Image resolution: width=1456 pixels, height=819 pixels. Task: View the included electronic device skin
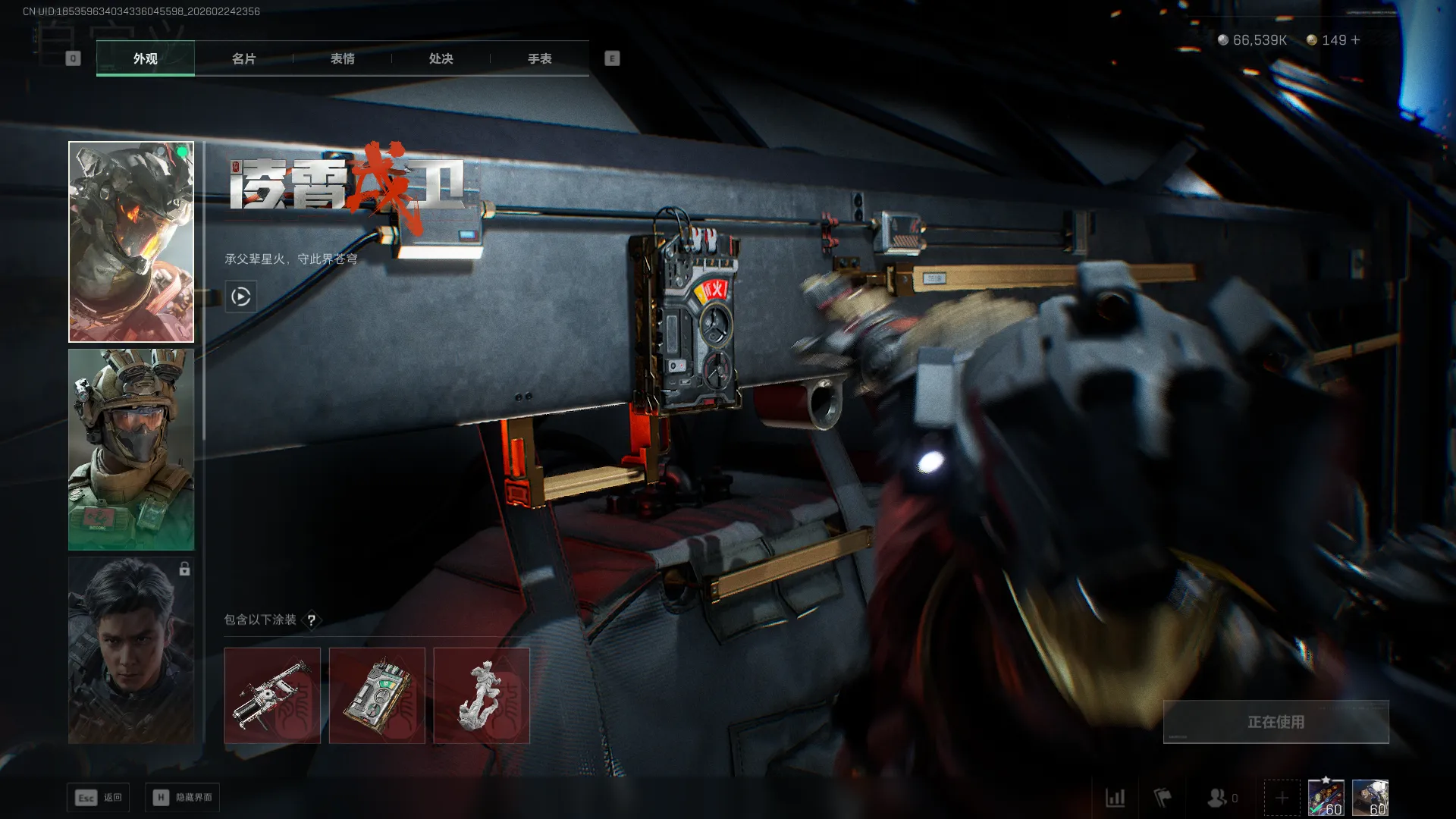click(377, 695)
